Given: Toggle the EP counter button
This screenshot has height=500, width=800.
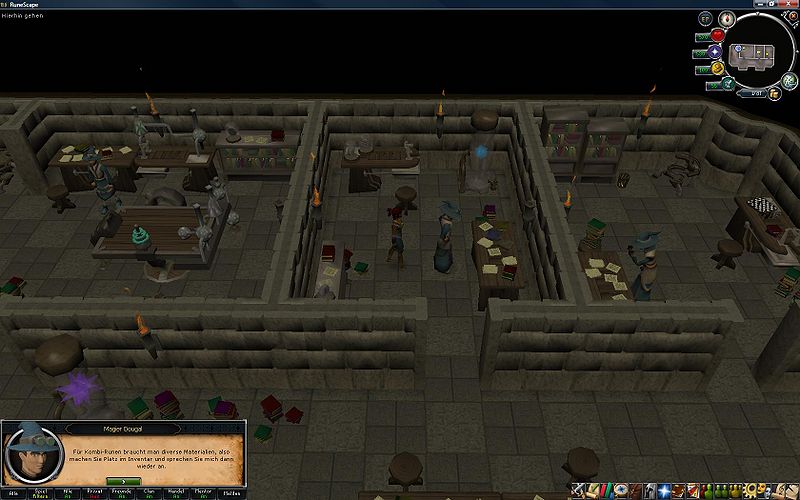Looking at the screenshot, I should pos(706,19).
